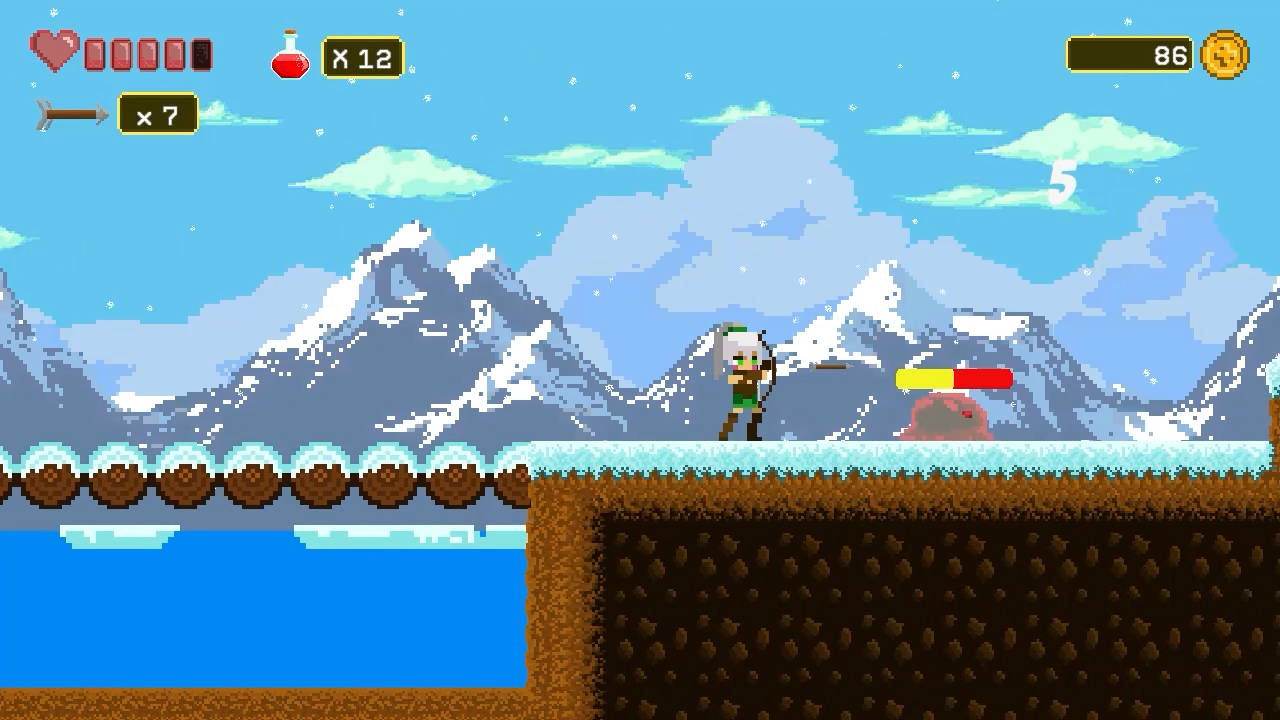Click the gold coin currency icon
Image resolution: width=1280 pixels, height=720 pixels.
[1224, 55]
